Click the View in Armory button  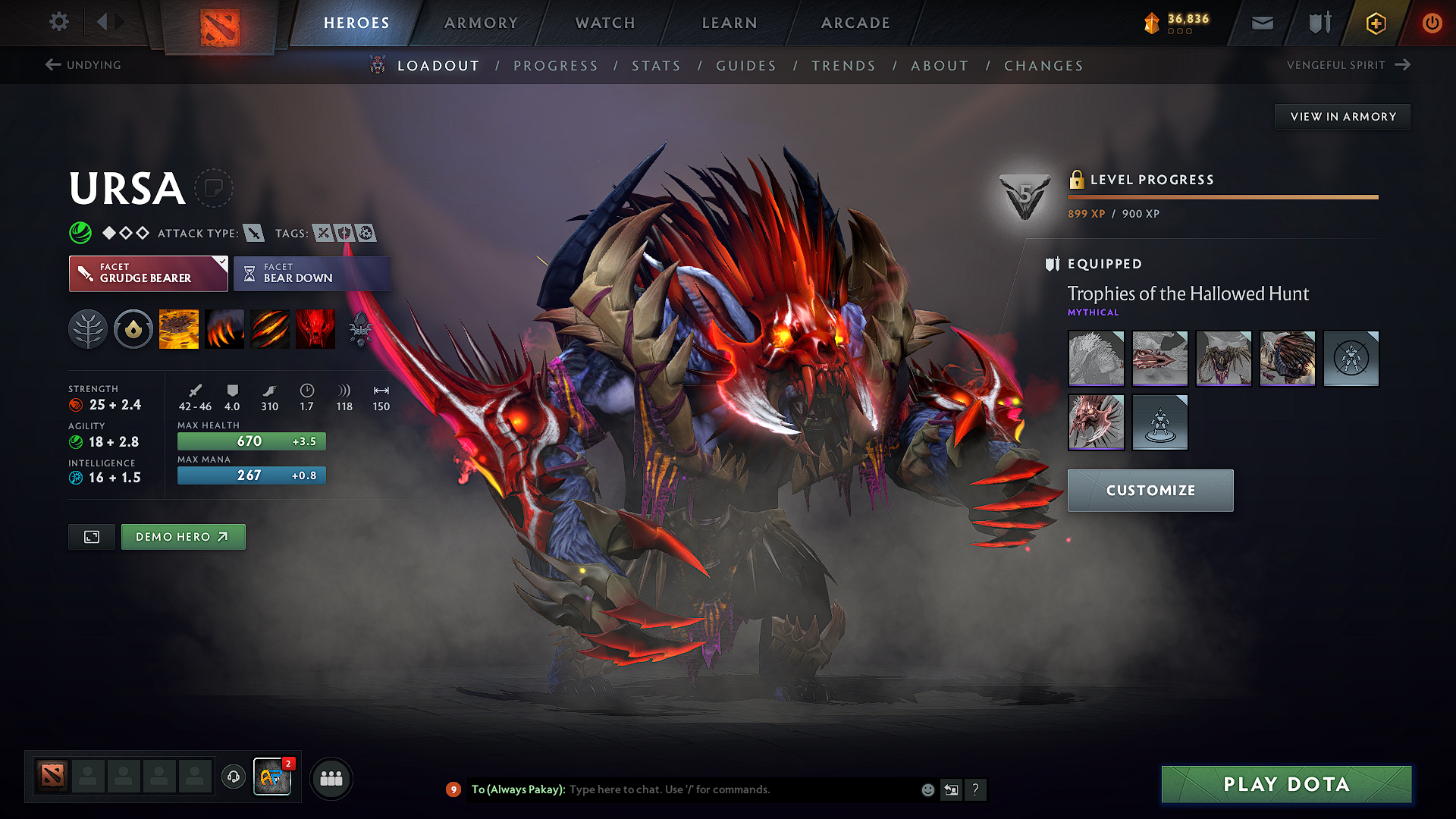(1341, 116)
